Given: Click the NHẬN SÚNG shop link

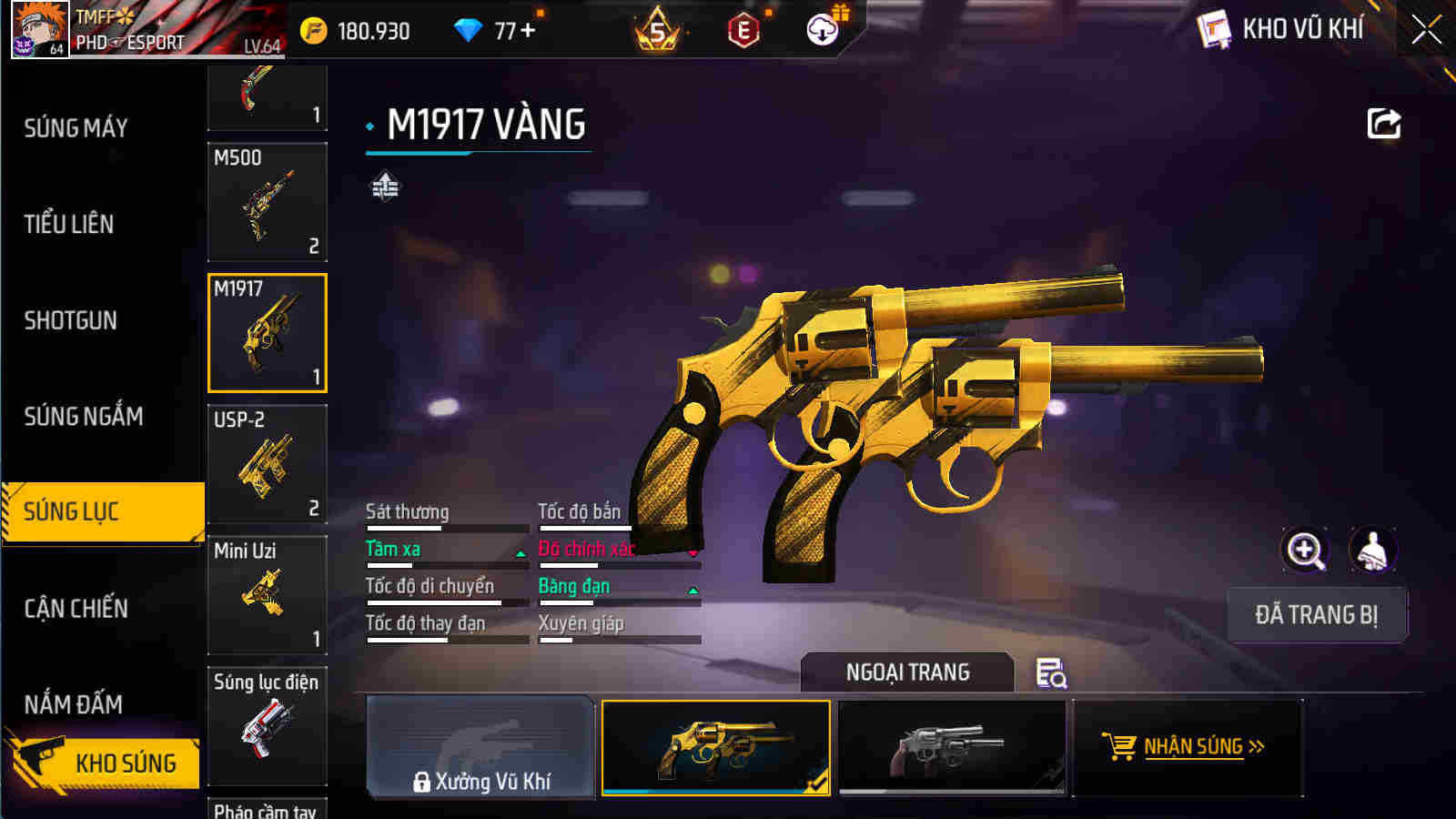Looking at the screenshot, I should [1194, 748].
